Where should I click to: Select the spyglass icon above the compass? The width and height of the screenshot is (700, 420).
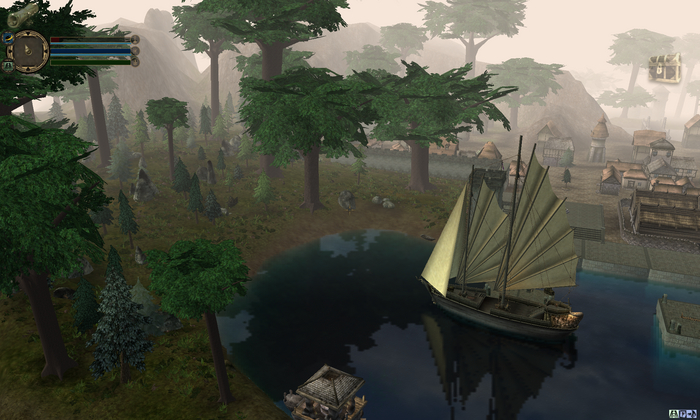tap(22, 13)
